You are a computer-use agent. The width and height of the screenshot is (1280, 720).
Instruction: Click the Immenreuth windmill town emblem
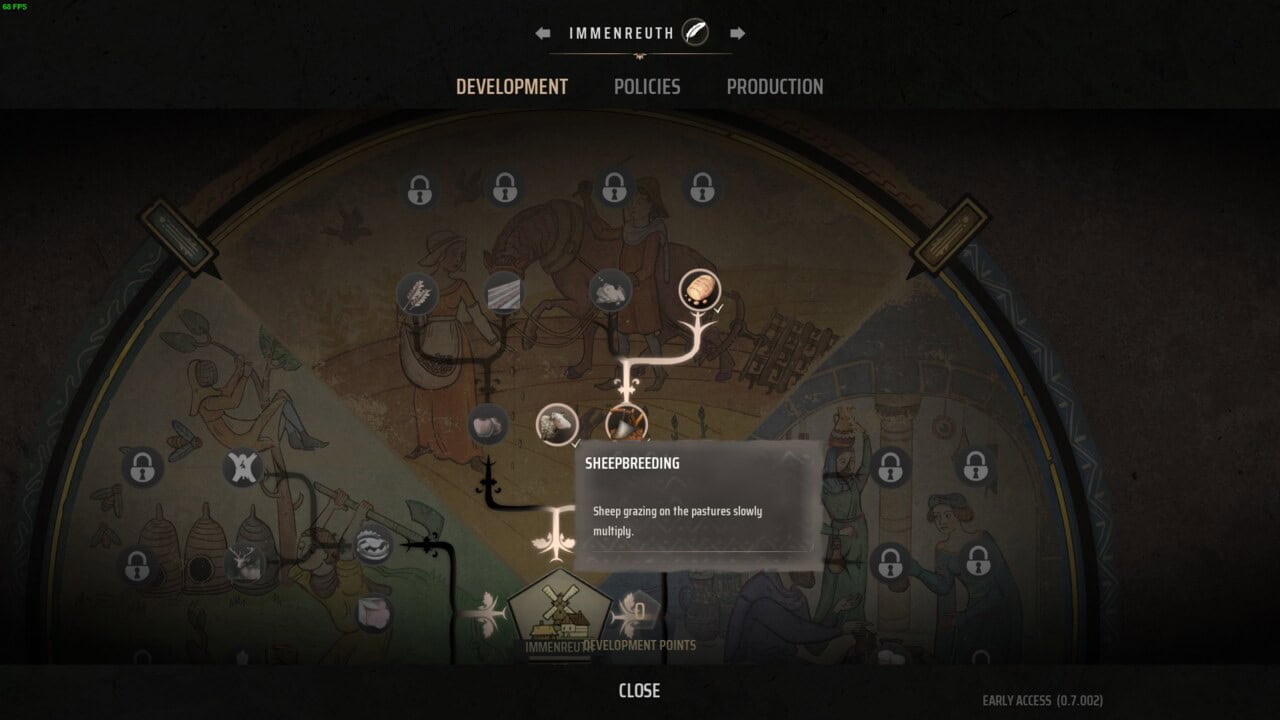tap(559, 612)
